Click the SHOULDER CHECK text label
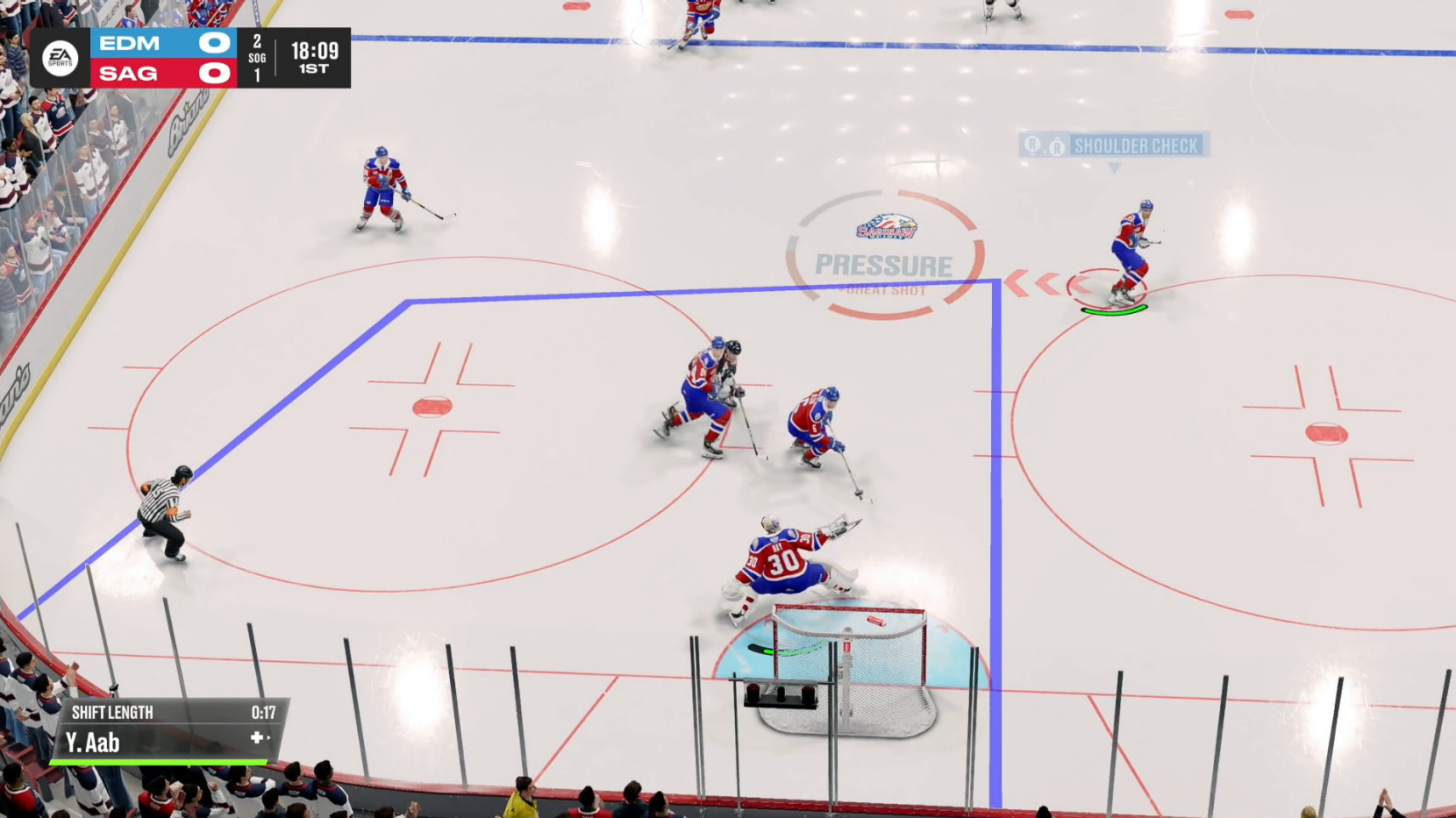 (x=1136, y=145)
